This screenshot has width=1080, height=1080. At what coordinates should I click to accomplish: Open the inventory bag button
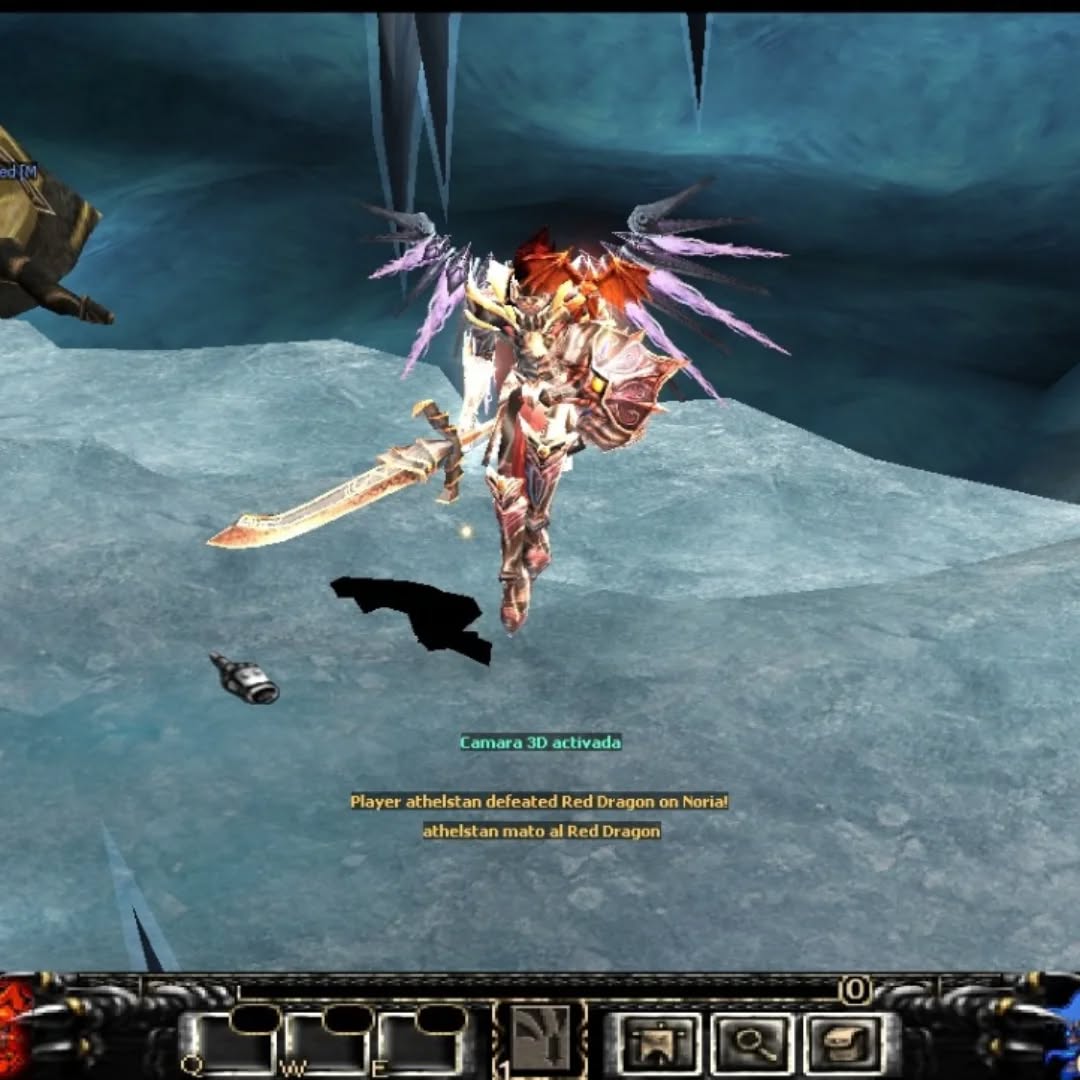844,1044
